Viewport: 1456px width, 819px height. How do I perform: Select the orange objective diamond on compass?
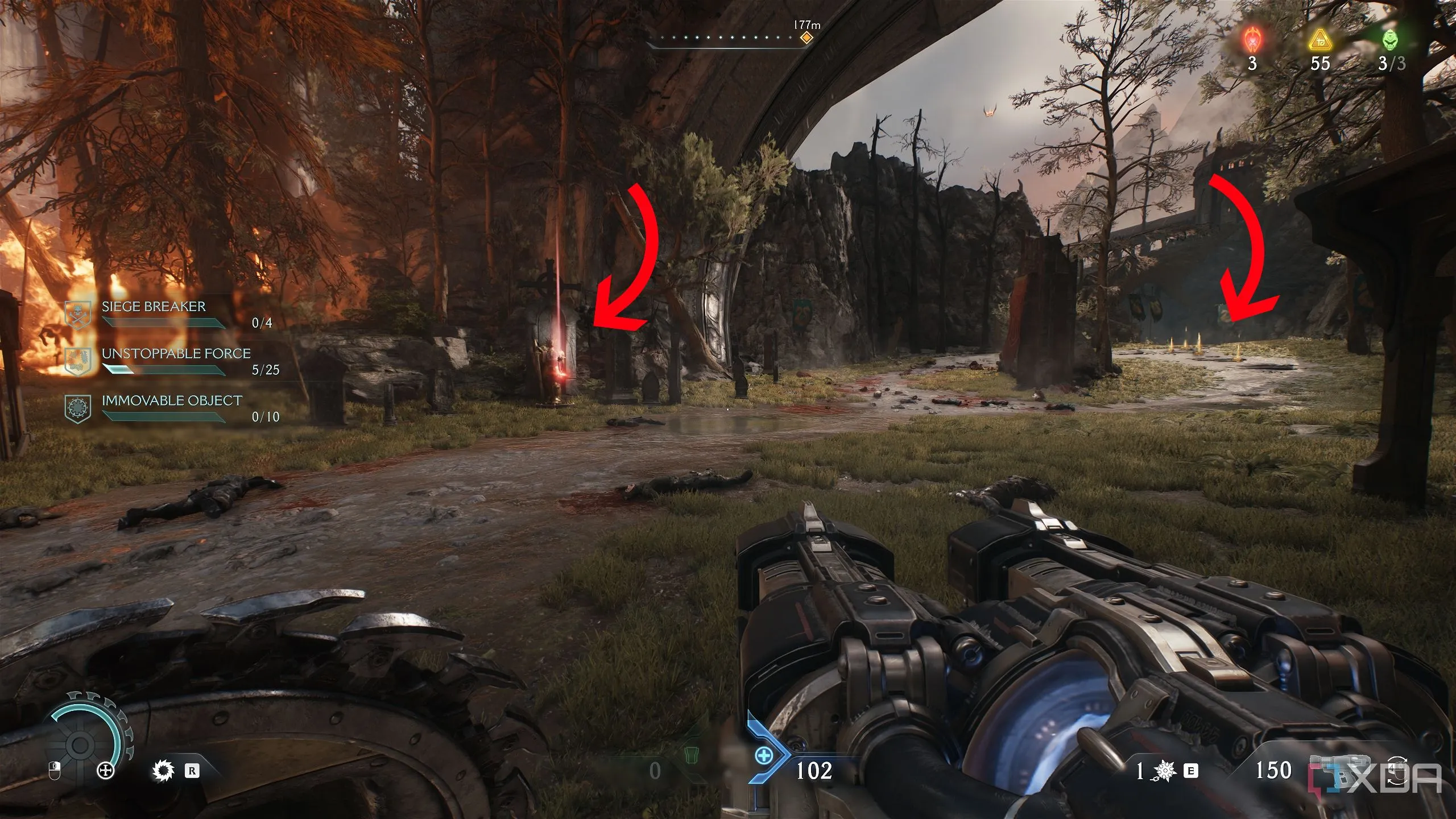[x=806, y=38]
